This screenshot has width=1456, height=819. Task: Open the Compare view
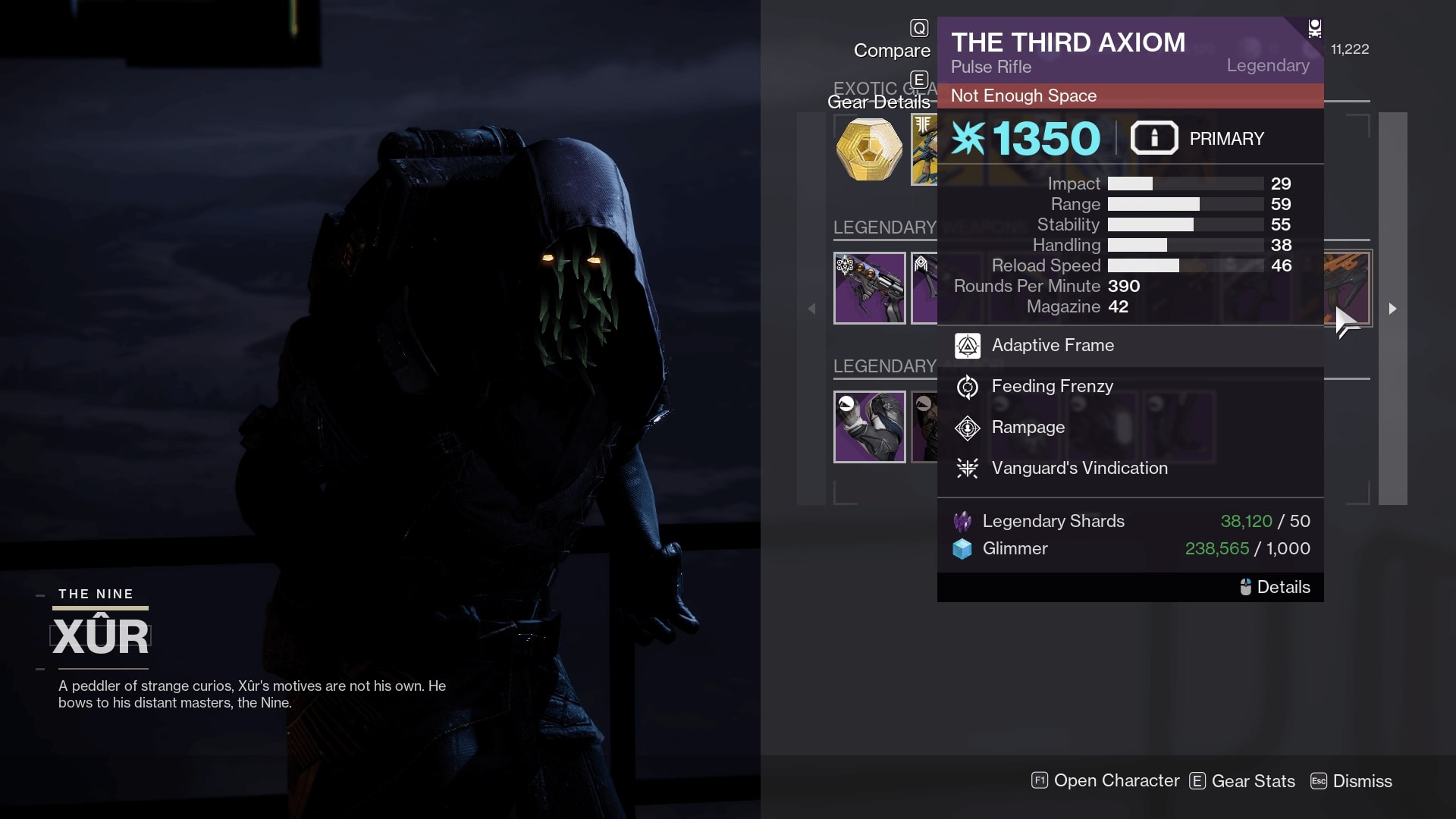[x=892, y=50]
